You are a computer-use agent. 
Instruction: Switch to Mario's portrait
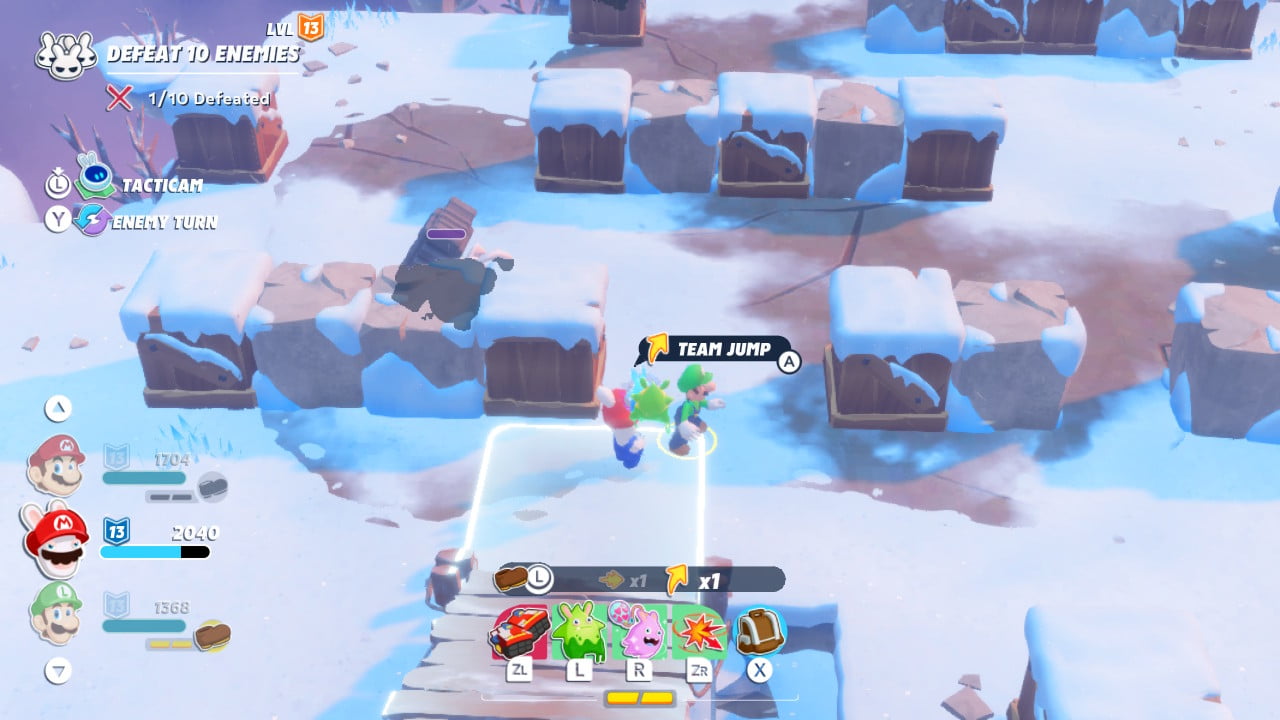tap(55, 466)
